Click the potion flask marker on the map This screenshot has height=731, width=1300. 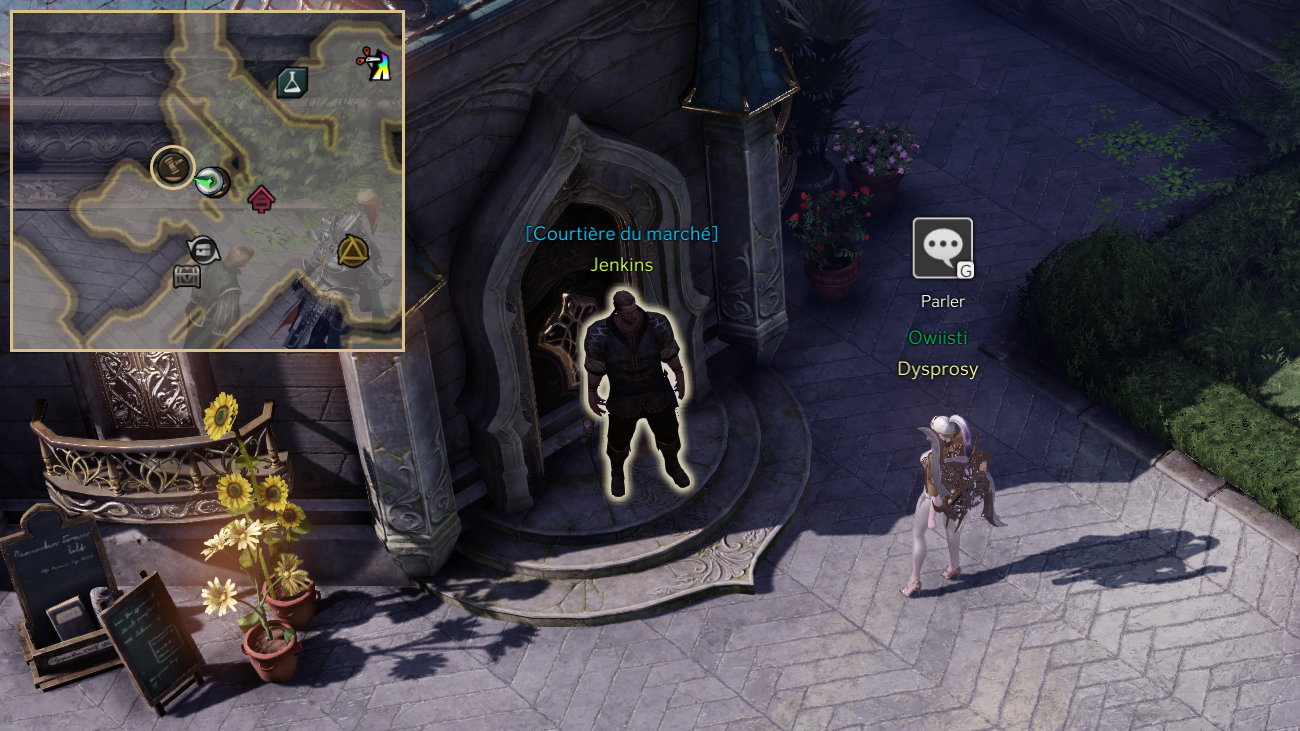292,83
